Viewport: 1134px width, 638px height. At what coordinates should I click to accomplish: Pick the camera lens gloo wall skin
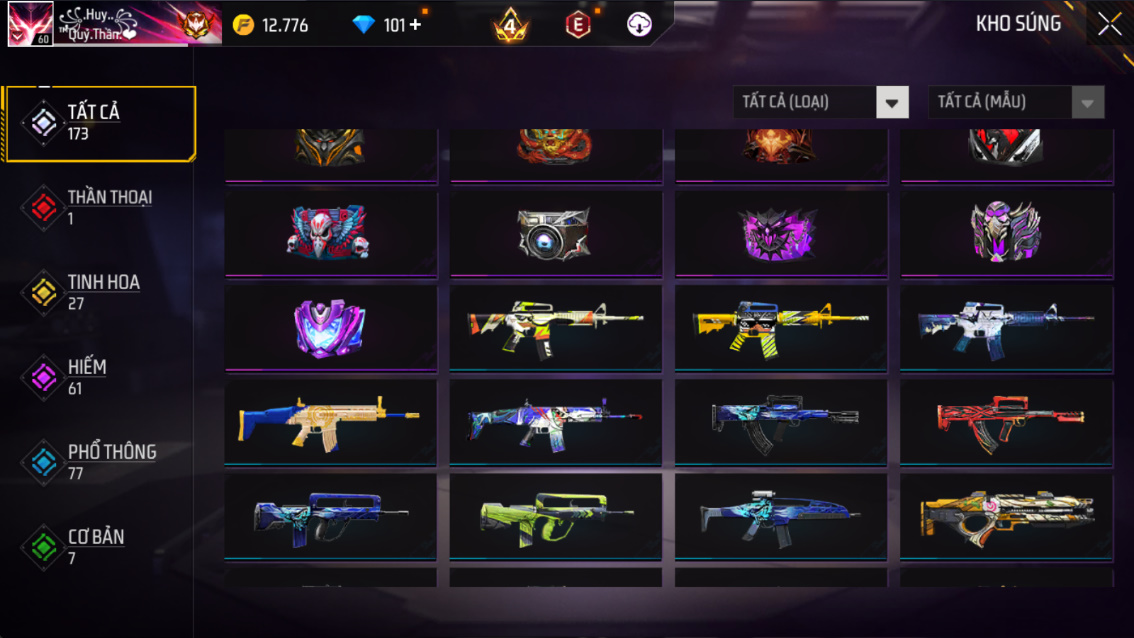point(555,233)
